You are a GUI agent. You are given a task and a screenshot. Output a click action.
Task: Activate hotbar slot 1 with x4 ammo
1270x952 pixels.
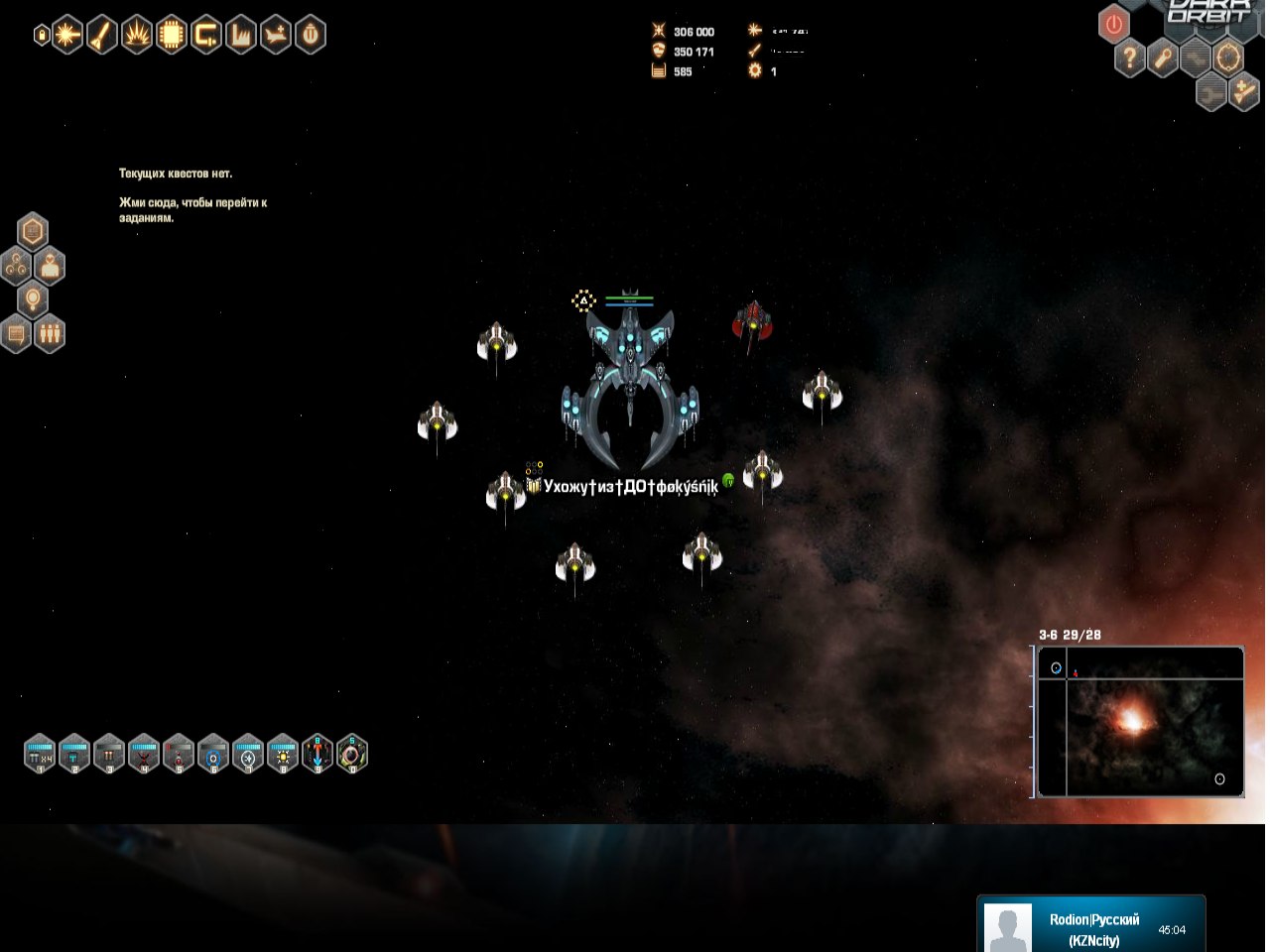click(40, 754)
